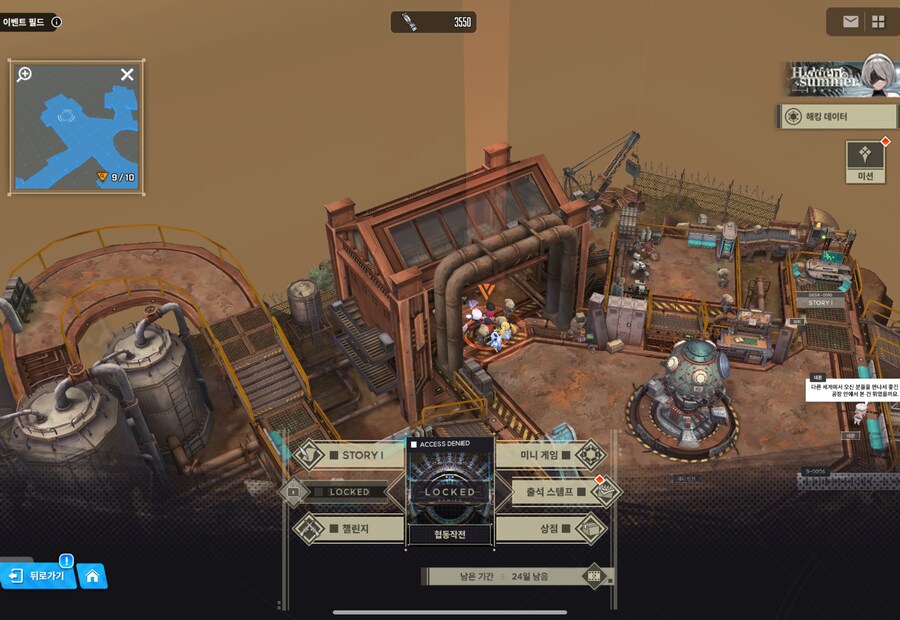
Task: Click the film icon beside 남은 기간
Action: pyautogui.click(x=595, y=576)
